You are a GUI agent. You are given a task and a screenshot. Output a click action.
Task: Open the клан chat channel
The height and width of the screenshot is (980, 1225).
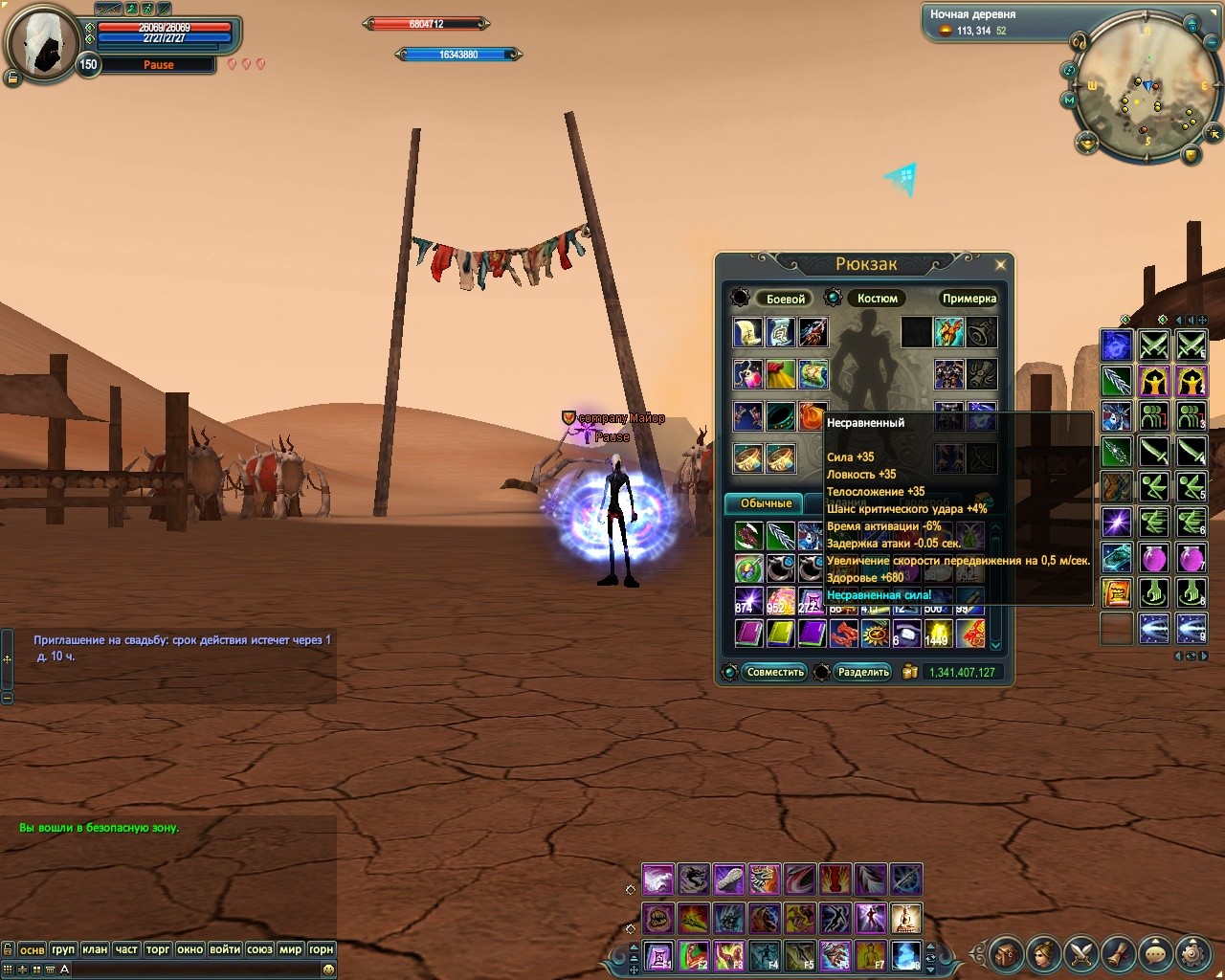(95, 949)
